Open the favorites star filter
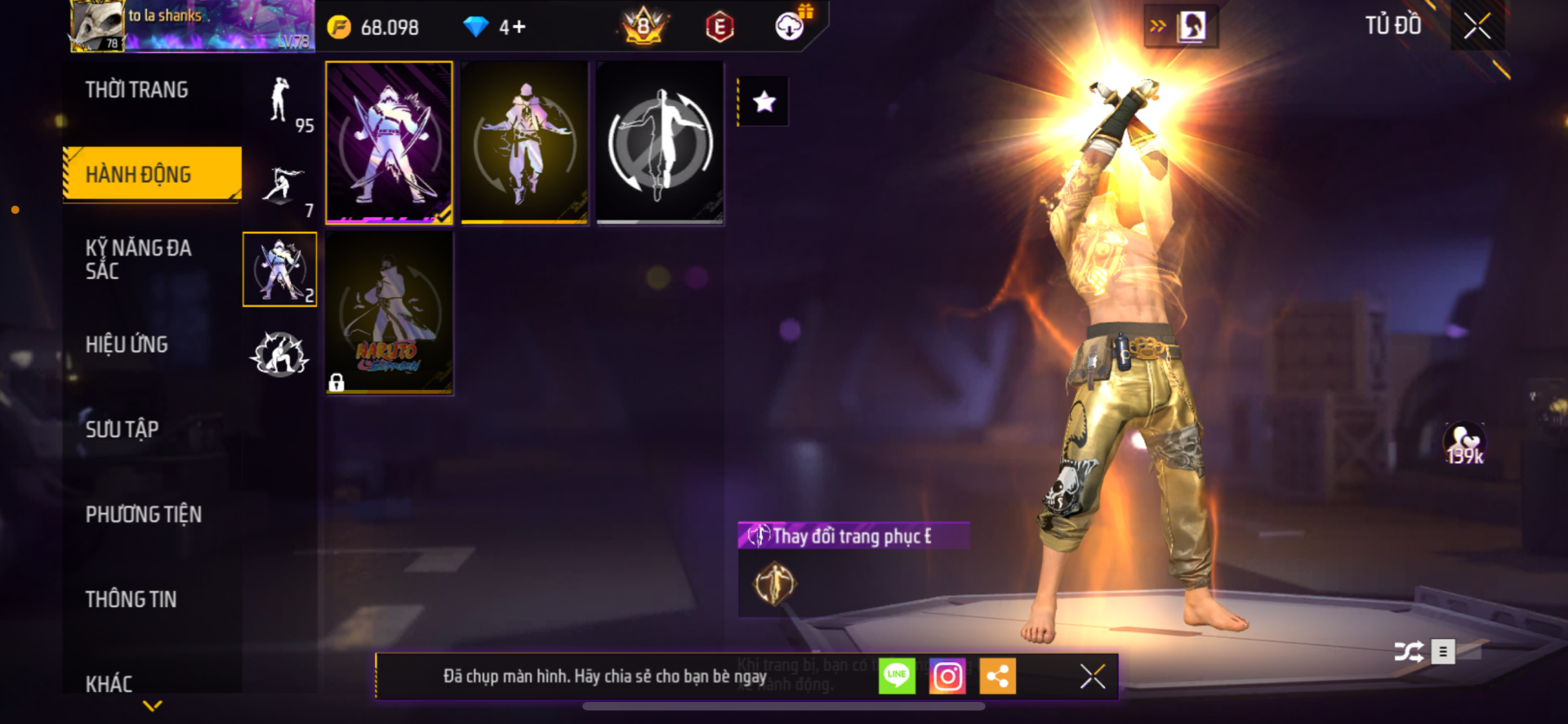The width and height of the screenshot is (1568, 724). tap(764, 102)
